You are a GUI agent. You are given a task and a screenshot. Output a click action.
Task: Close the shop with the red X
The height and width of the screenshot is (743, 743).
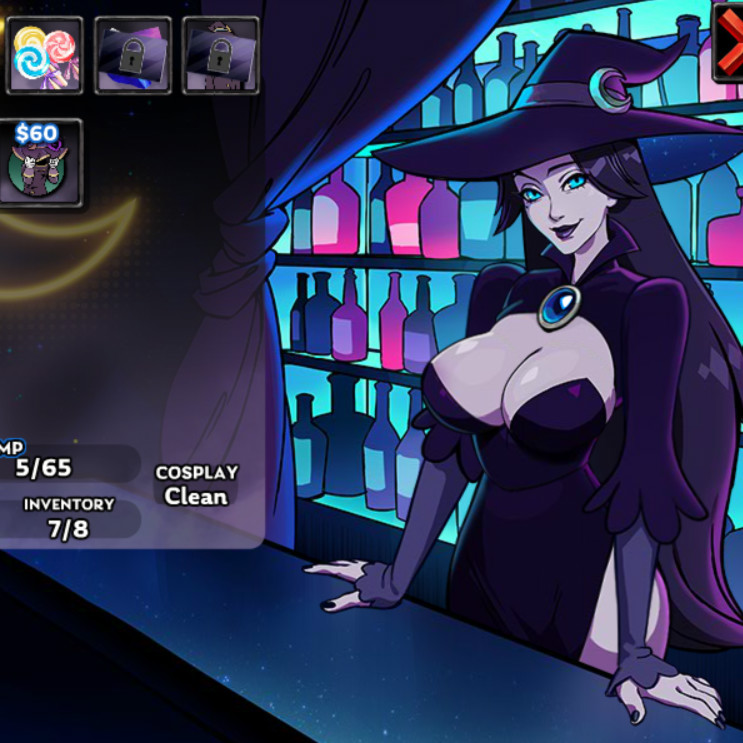click(x=729, y=43)
